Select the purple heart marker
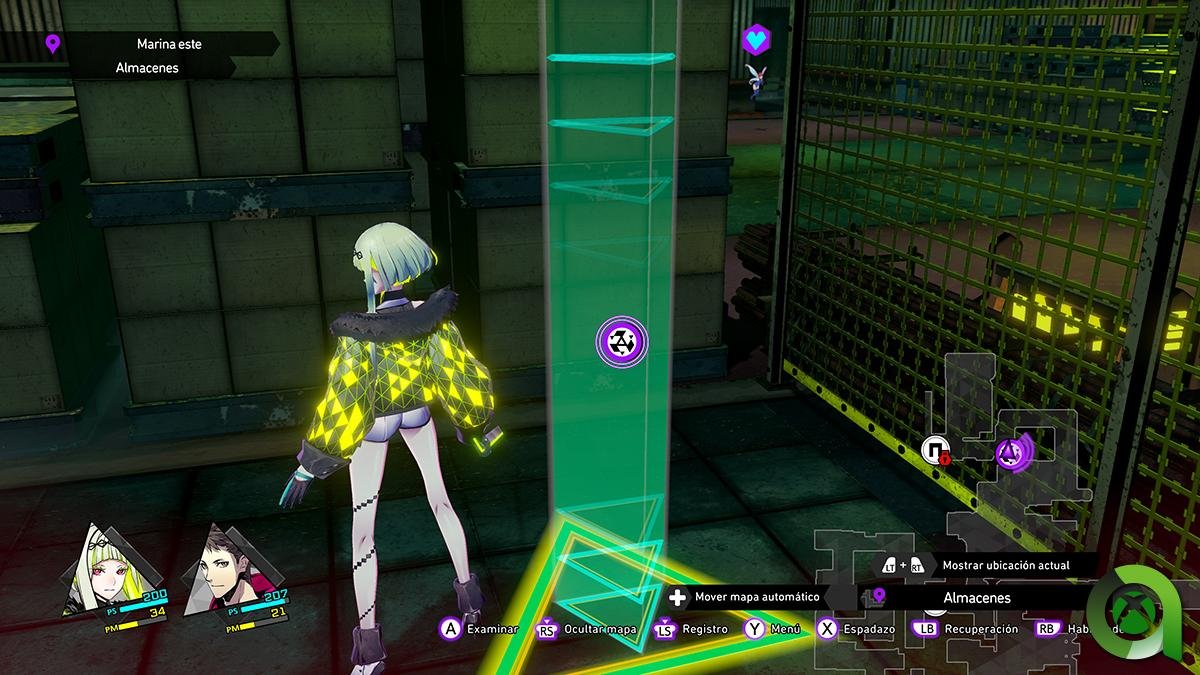Viewport: 1200px width, 675px height. point(756,41)
